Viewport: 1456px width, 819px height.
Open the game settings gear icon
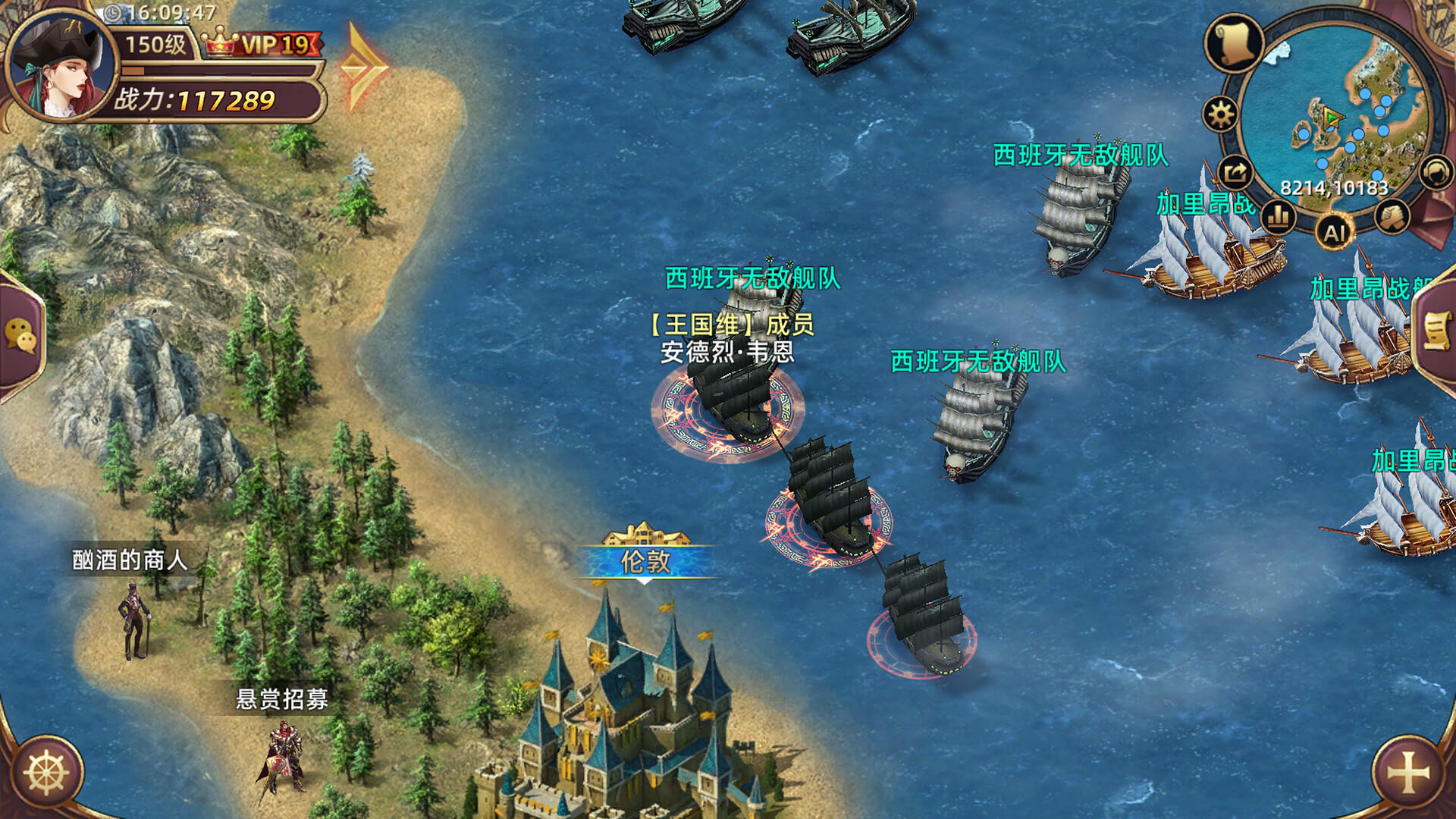point(1219,115)
